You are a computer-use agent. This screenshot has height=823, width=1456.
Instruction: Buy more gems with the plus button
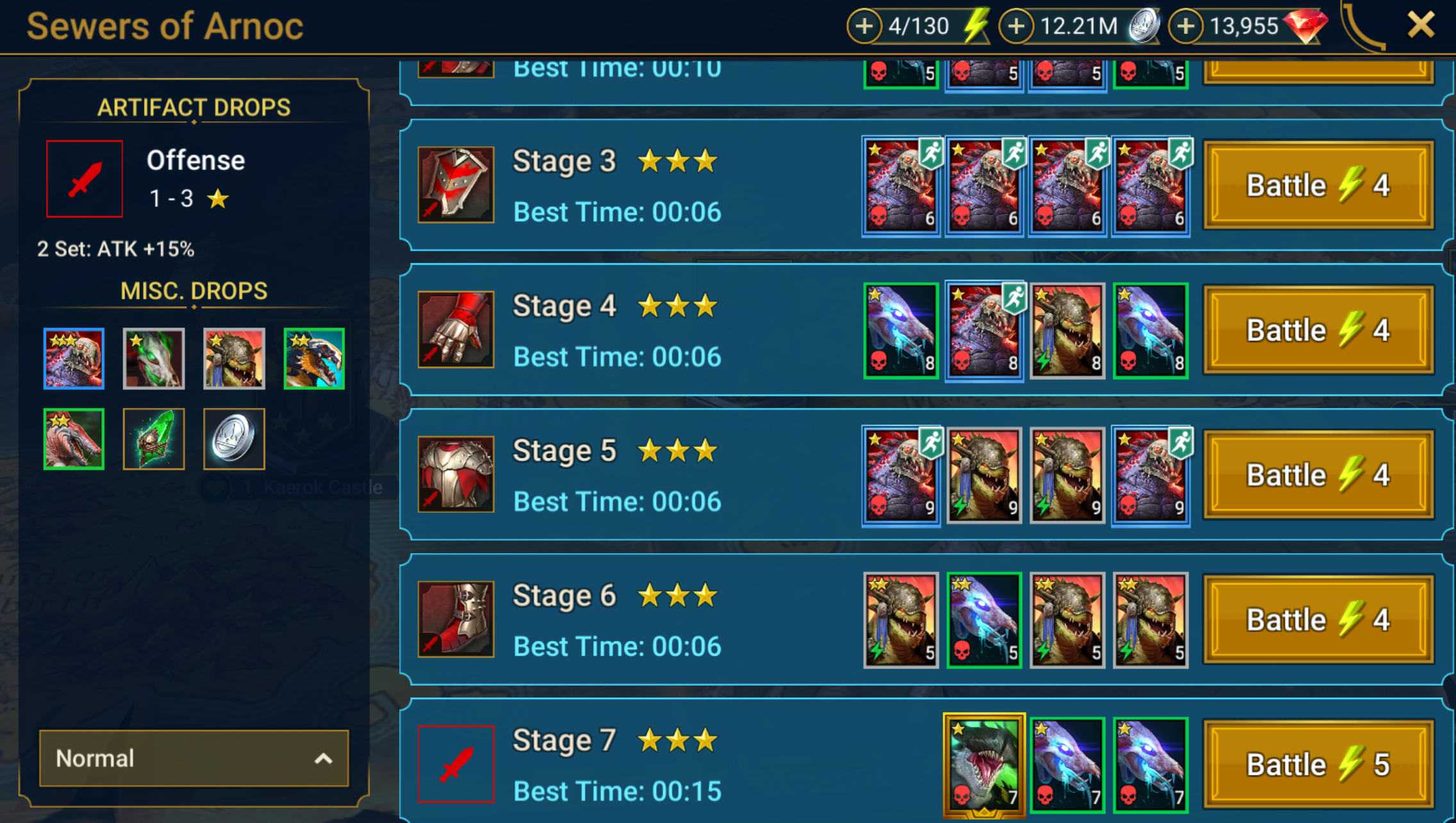pos(1186,26)
